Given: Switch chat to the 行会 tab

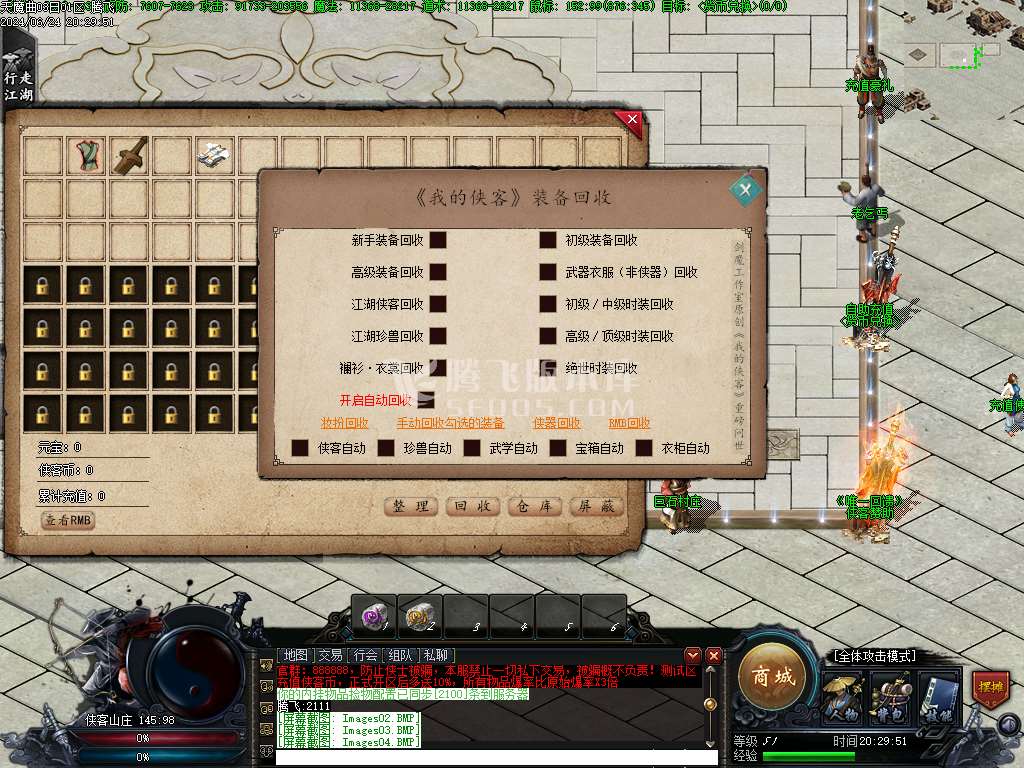Looking at the screenshot, I should (364, 656).
